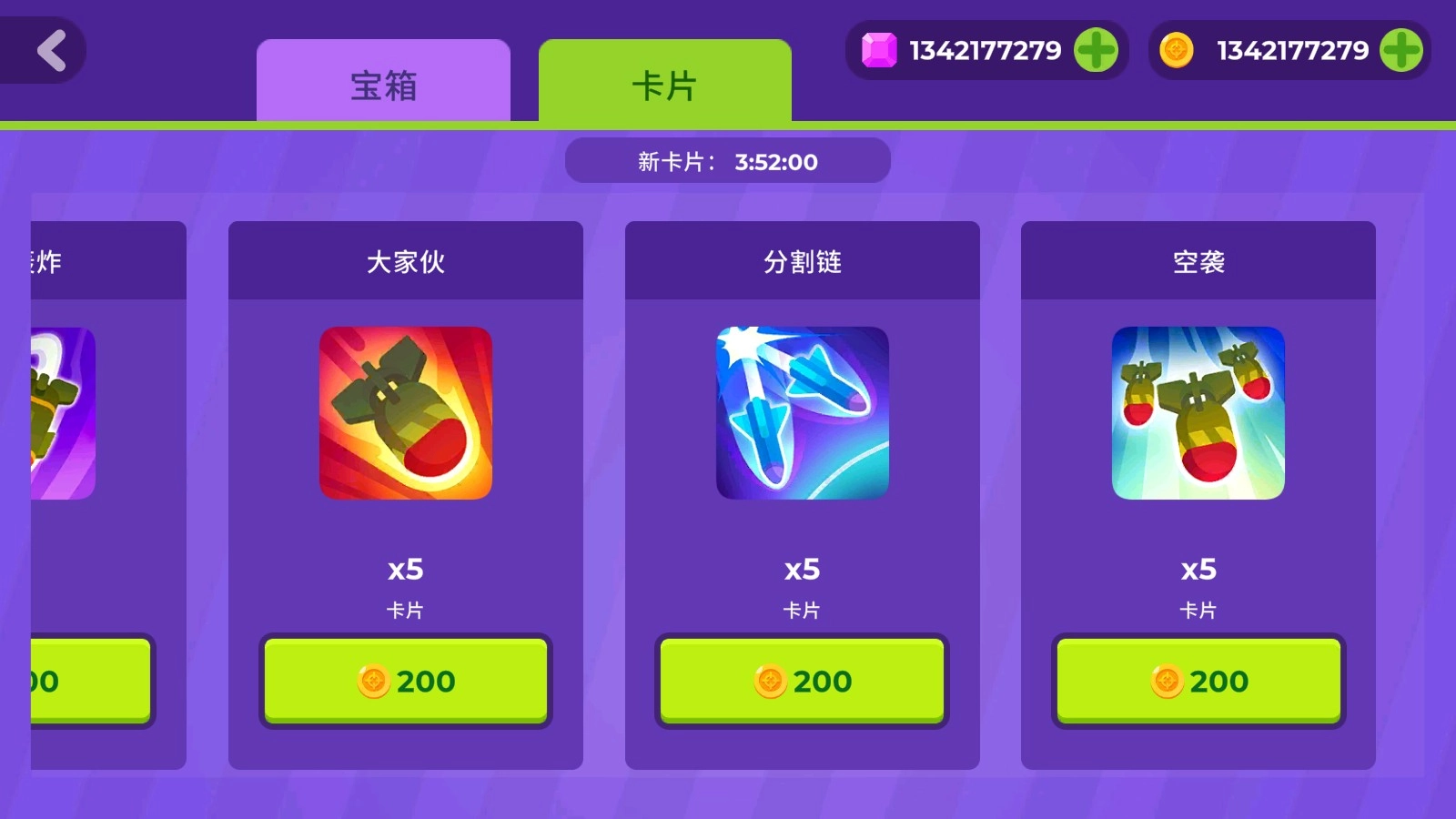
Task: Tap the x5 label under 分割链
Action: tap(802, 570)
